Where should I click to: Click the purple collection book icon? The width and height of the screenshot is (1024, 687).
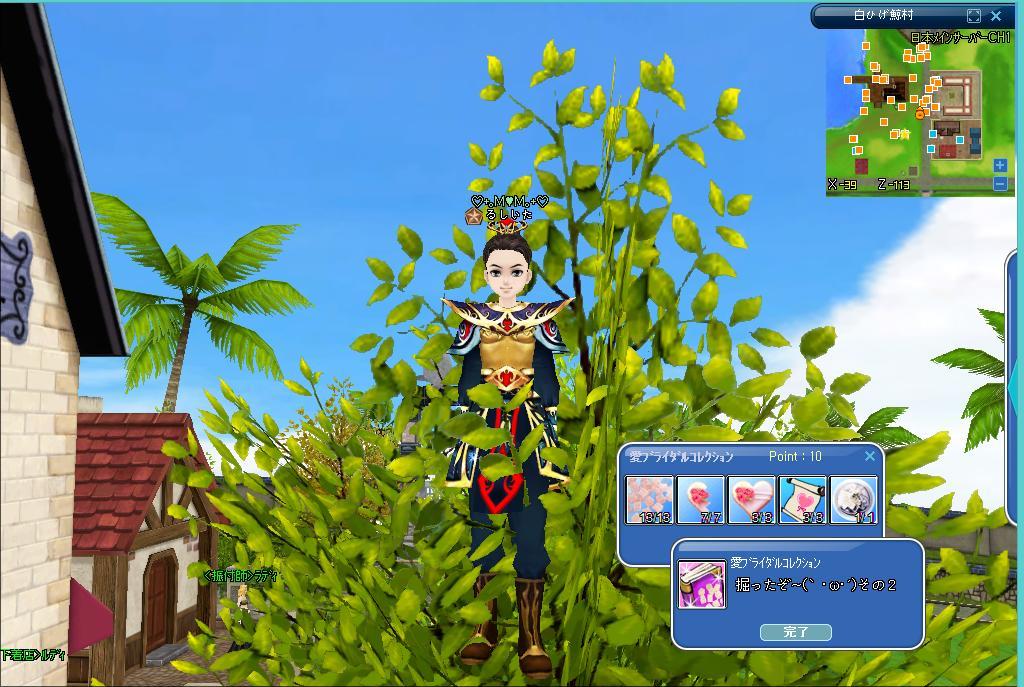pyautogui.click(x=701, y=584)
